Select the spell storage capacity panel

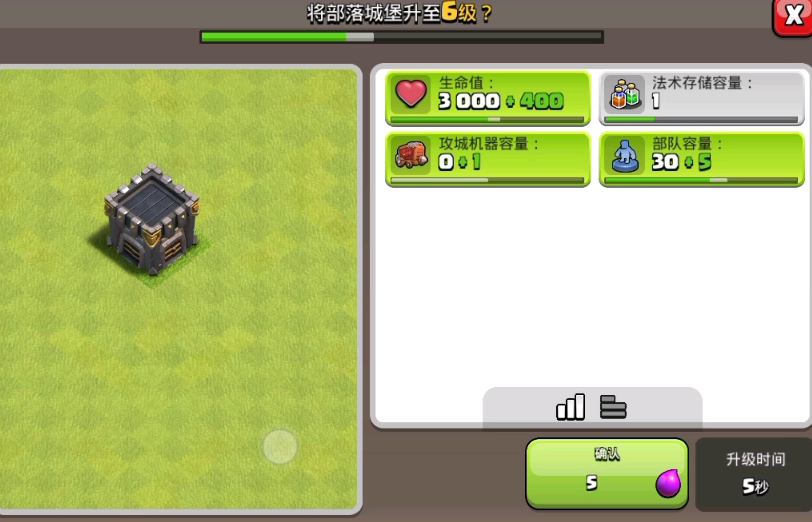(x=701, y=98)
